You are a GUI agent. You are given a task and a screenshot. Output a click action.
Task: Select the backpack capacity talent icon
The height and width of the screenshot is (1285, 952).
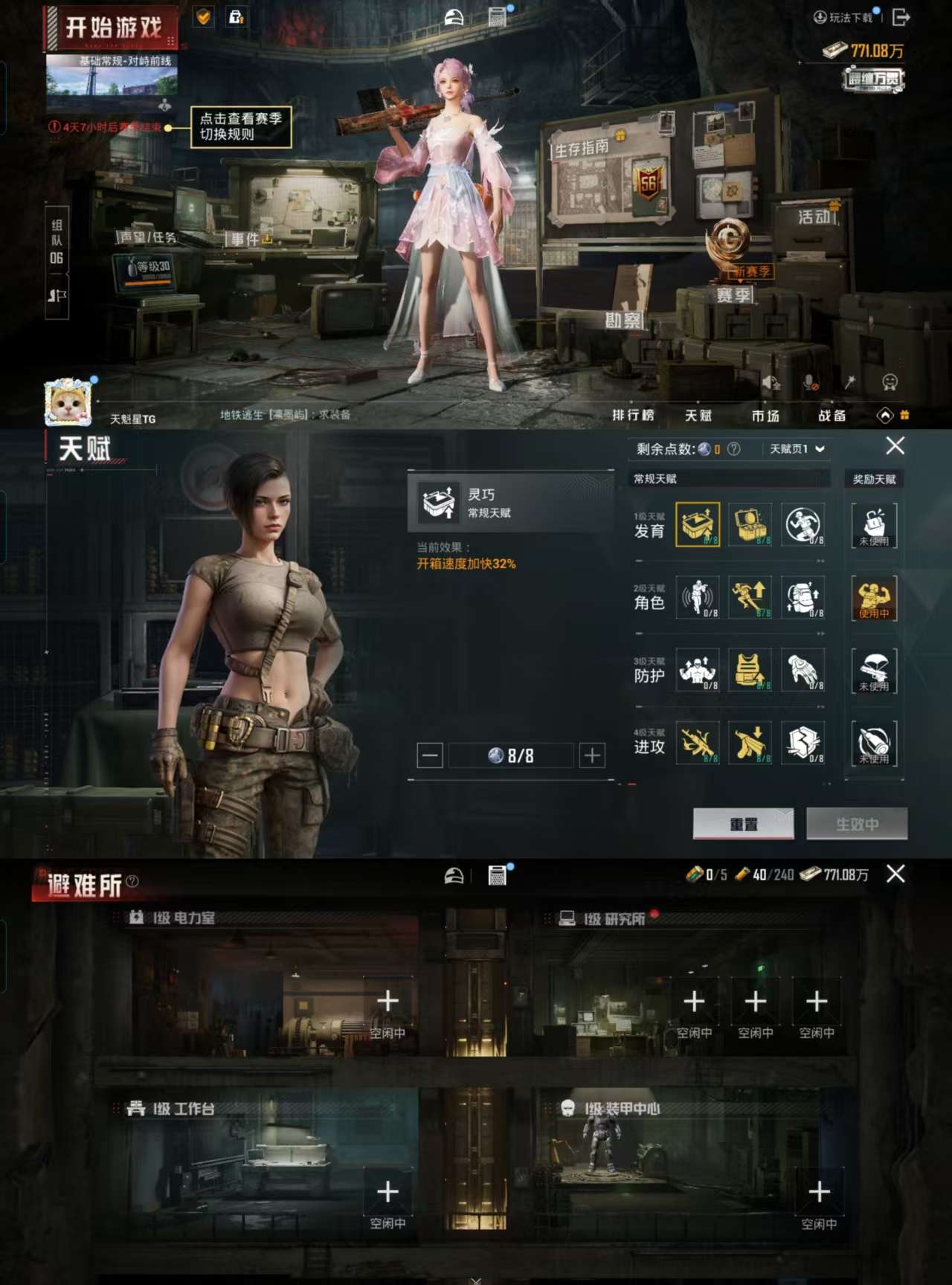[x=803, y=599]
